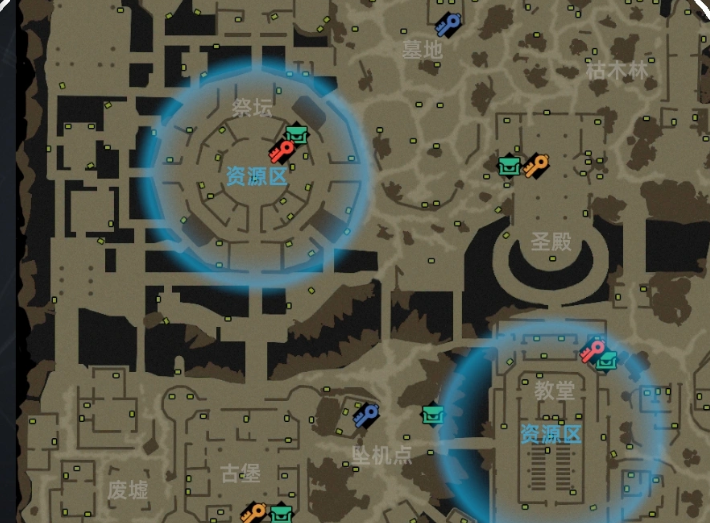The height and width of the screenshot is (523, 710).
Task: Select the blue key marker near 墓地
Action: pos(447,24)
